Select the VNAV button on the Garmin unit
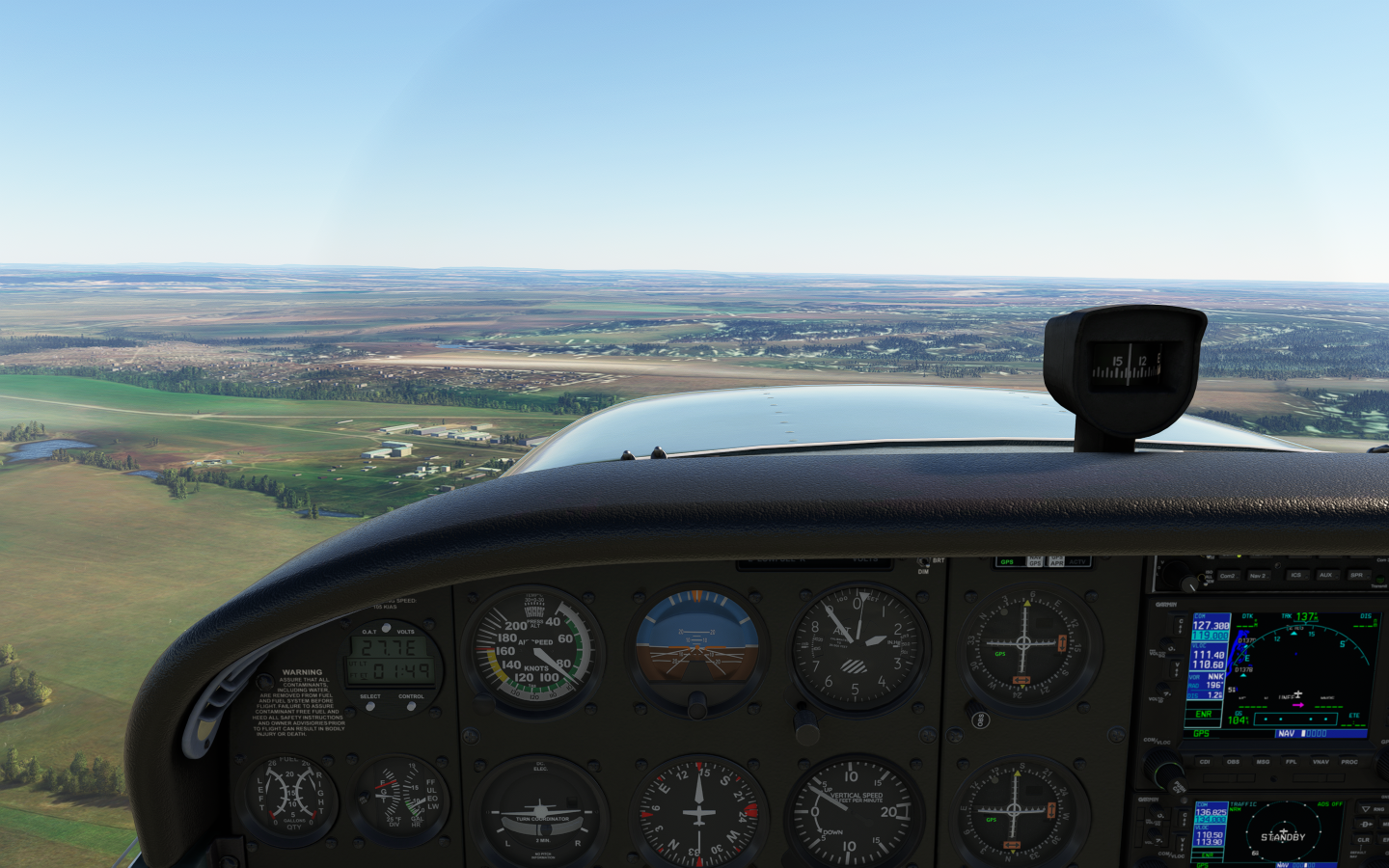Screen dimensions: 1389x868 click(x=1321, y=762)
